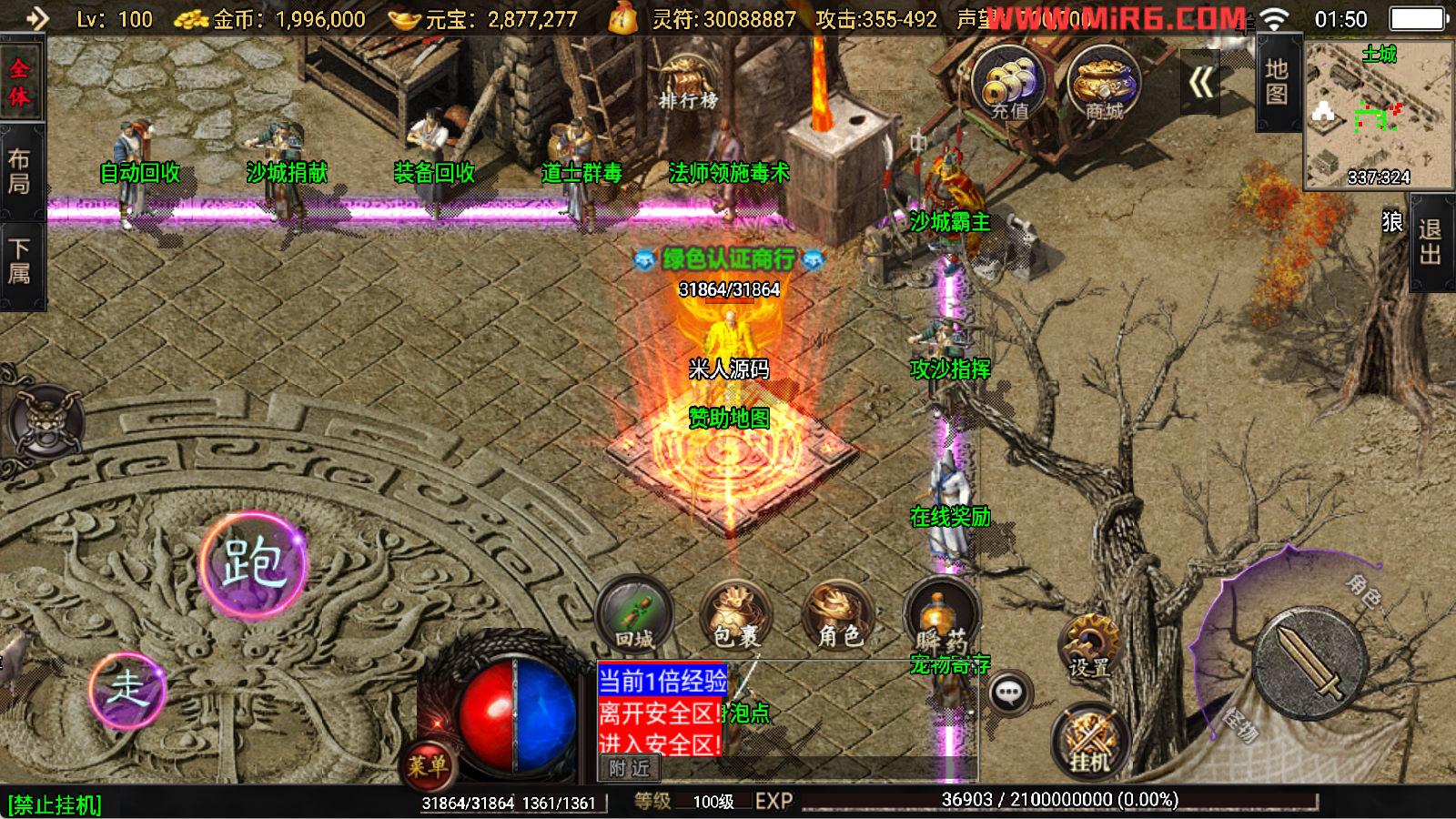Image resolution: width=1456 pixels, height=819 pixels.
Task: Collapse the top icon bar arrow
Action: 1200,83
